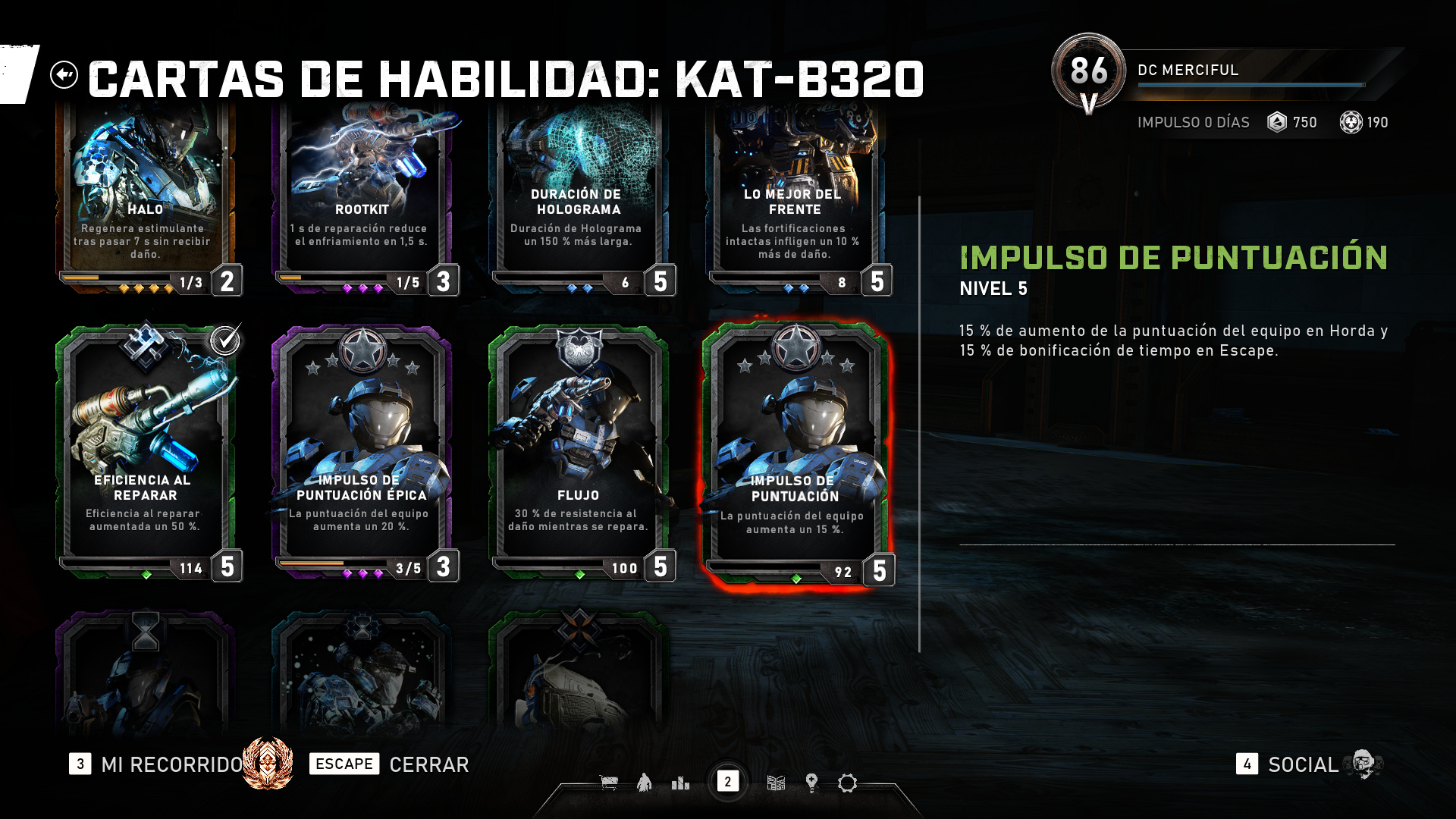Screen dimensions: 1456x819
Task: Open the store shopping cart tab
Action: tap(608, 783)
